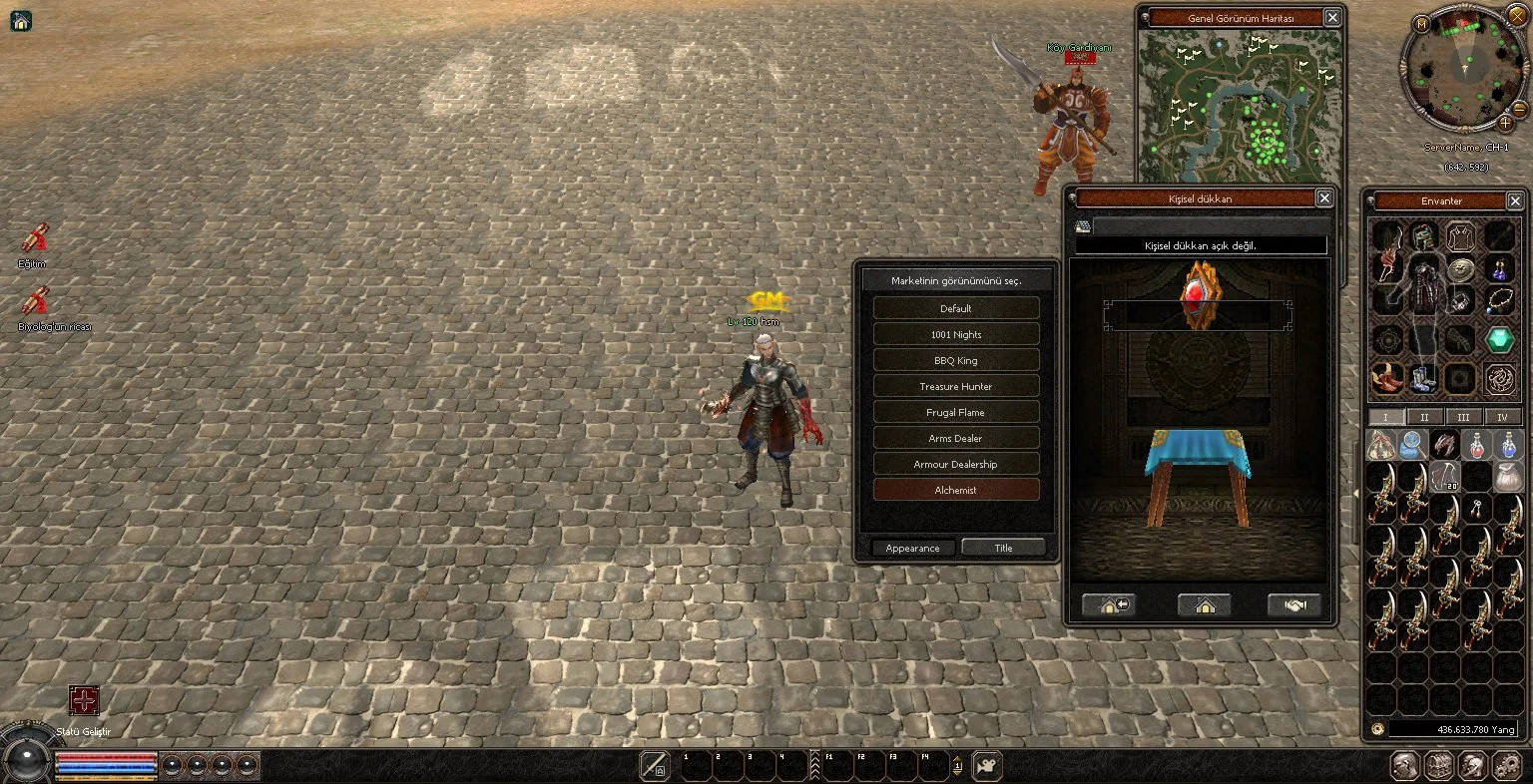Select the Default market appearance
The image size is (1533, 784).
click(x=955, y=308)
